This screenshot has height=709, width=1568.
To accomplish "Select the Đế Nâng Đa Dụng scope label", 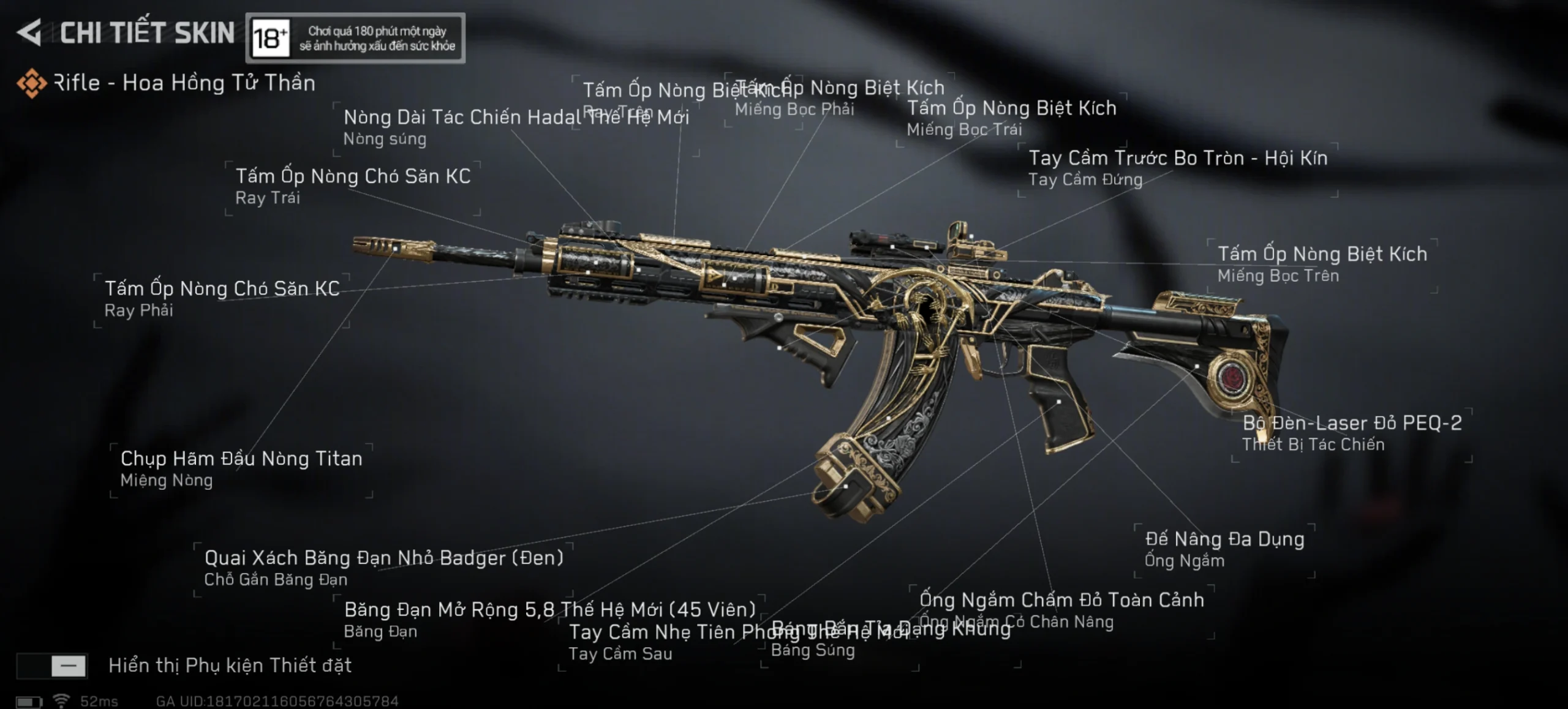I will coord(1224,549).
